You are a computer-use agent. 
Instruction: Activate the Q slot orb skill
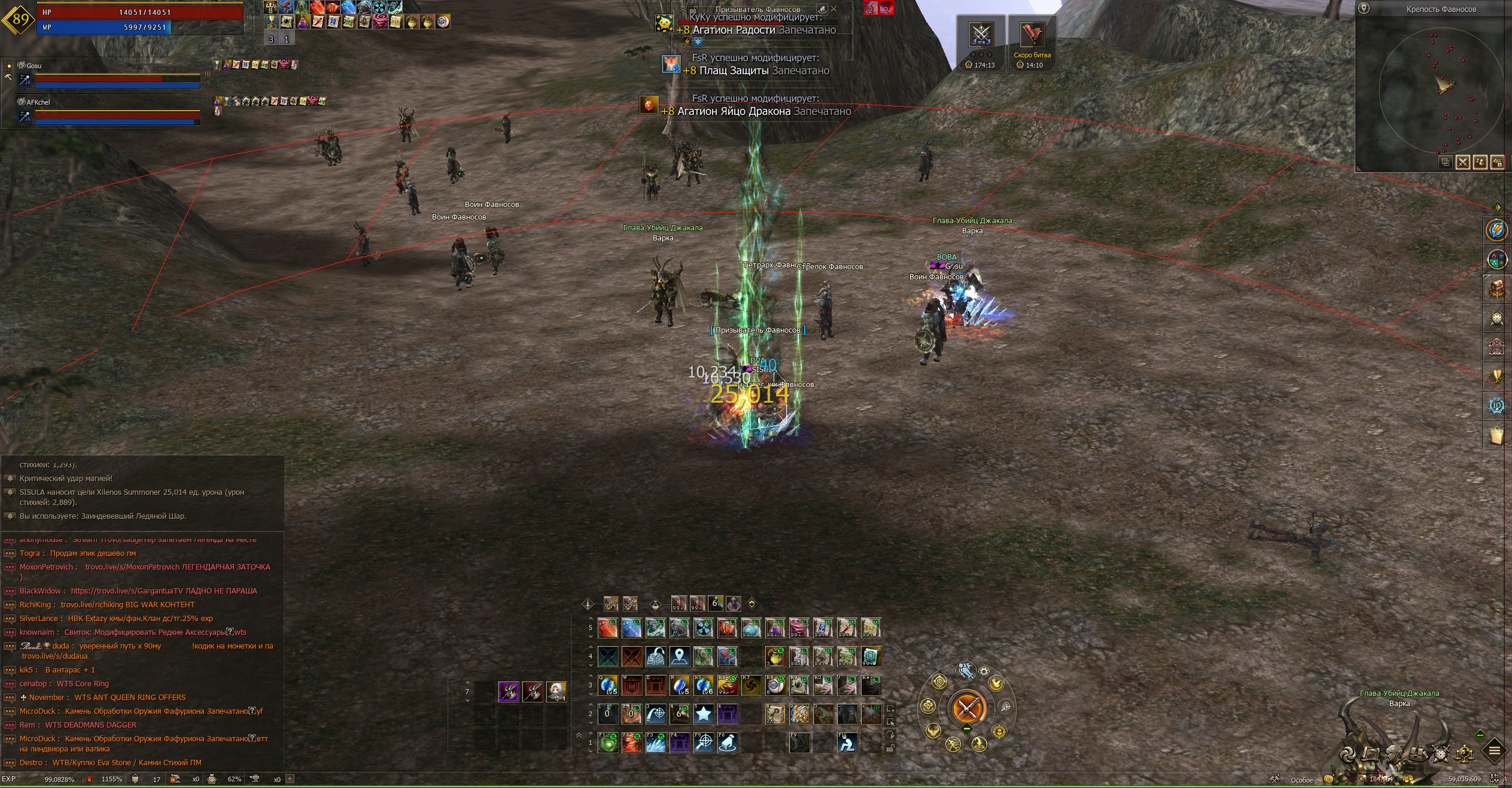pyautogui.click(x=608, y=685)
